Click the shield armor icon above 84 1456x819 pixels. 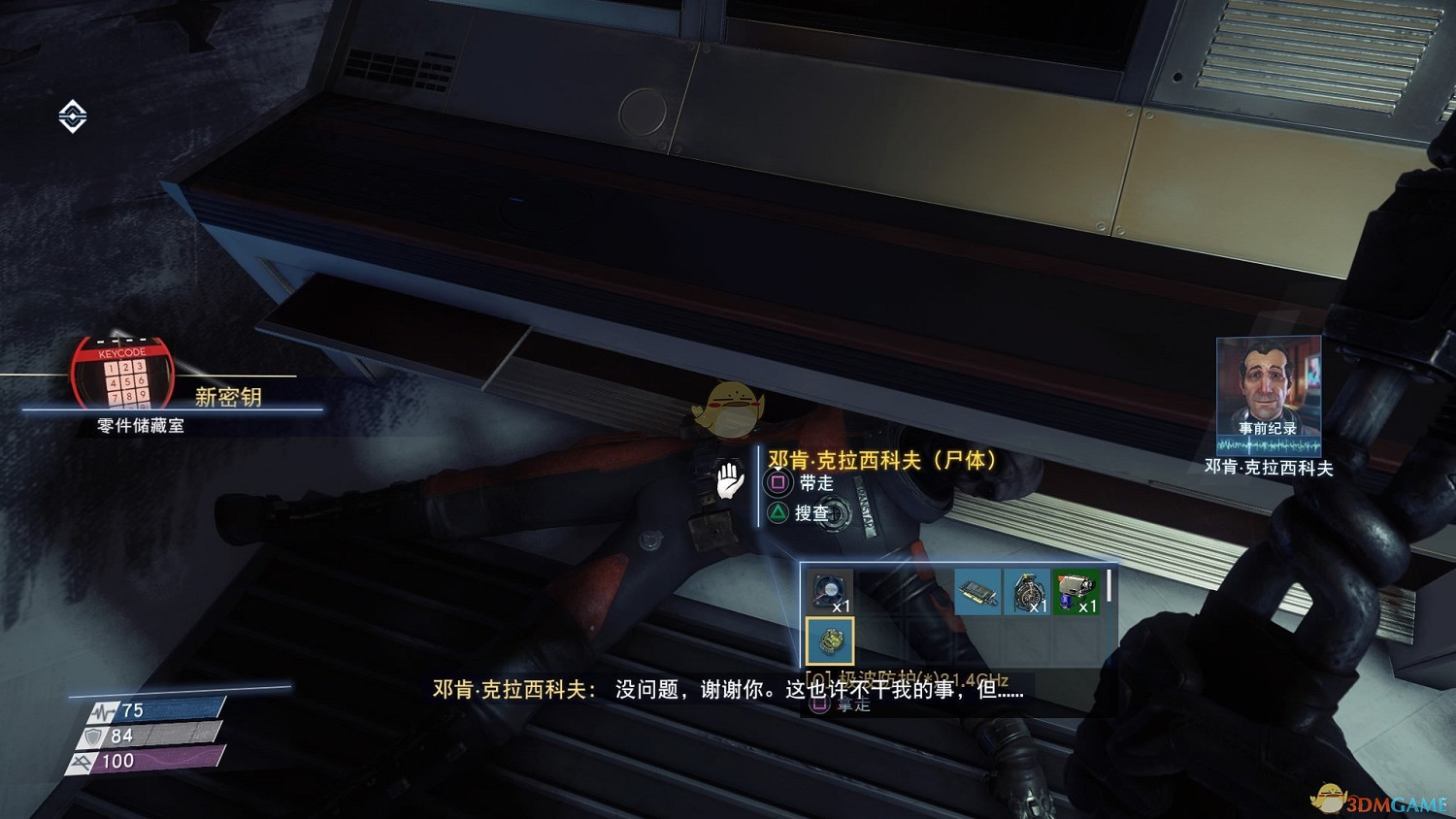pos(93,736)
